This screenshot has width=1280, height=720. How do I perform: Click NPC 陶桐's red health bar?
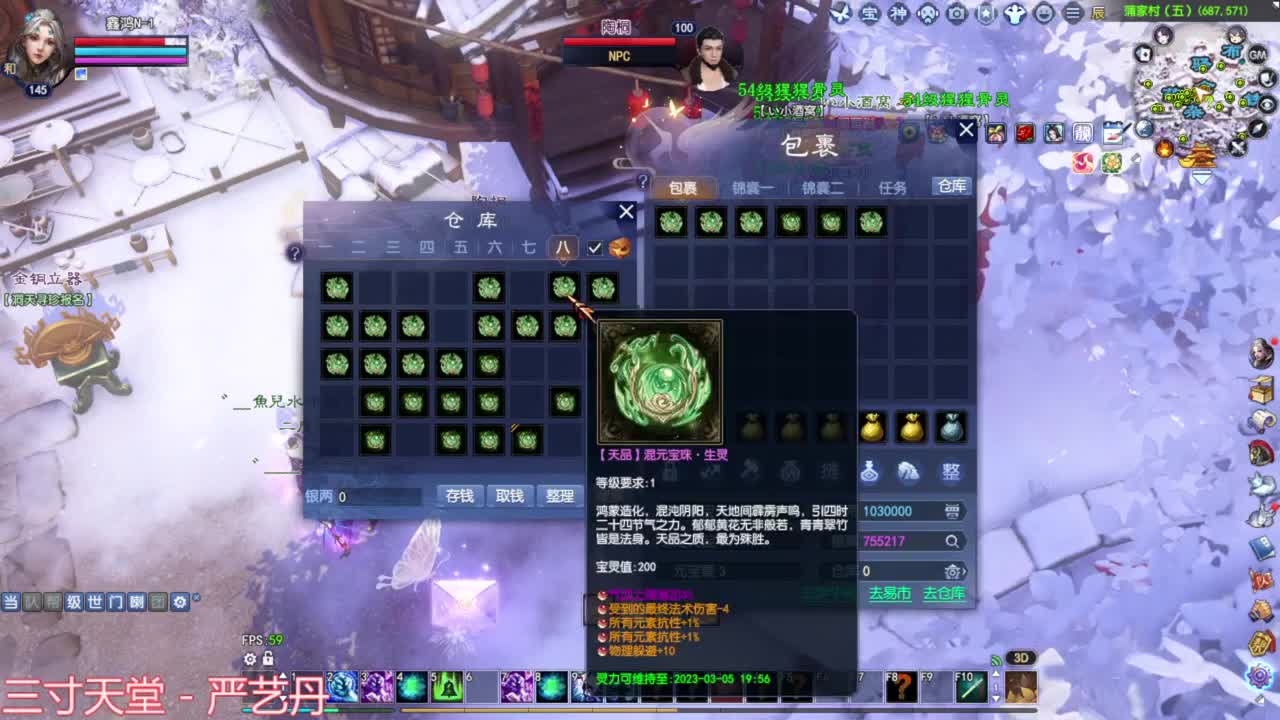(618, 42)
